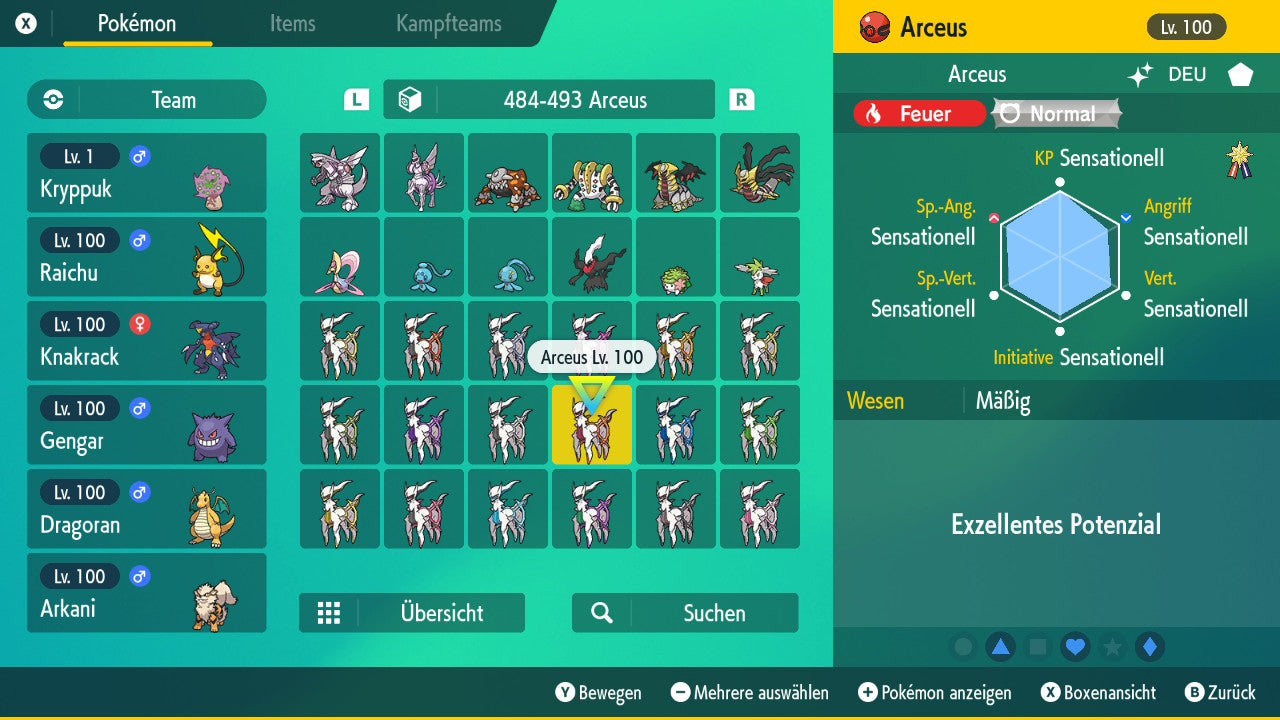Select Gengar in the team list
Image resolution: width=1280 pixels, height=720 pixels.
pos(147,424)
